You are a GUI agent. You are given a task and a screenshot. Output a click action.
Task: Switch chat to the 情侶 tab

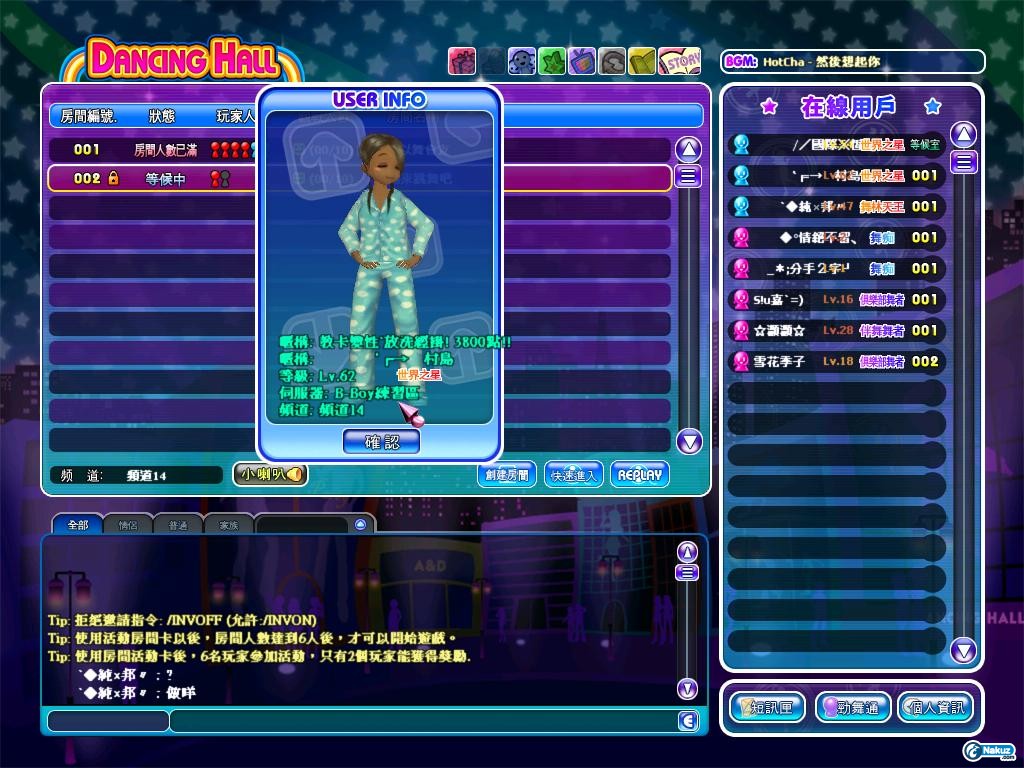[x=128, y=524]
